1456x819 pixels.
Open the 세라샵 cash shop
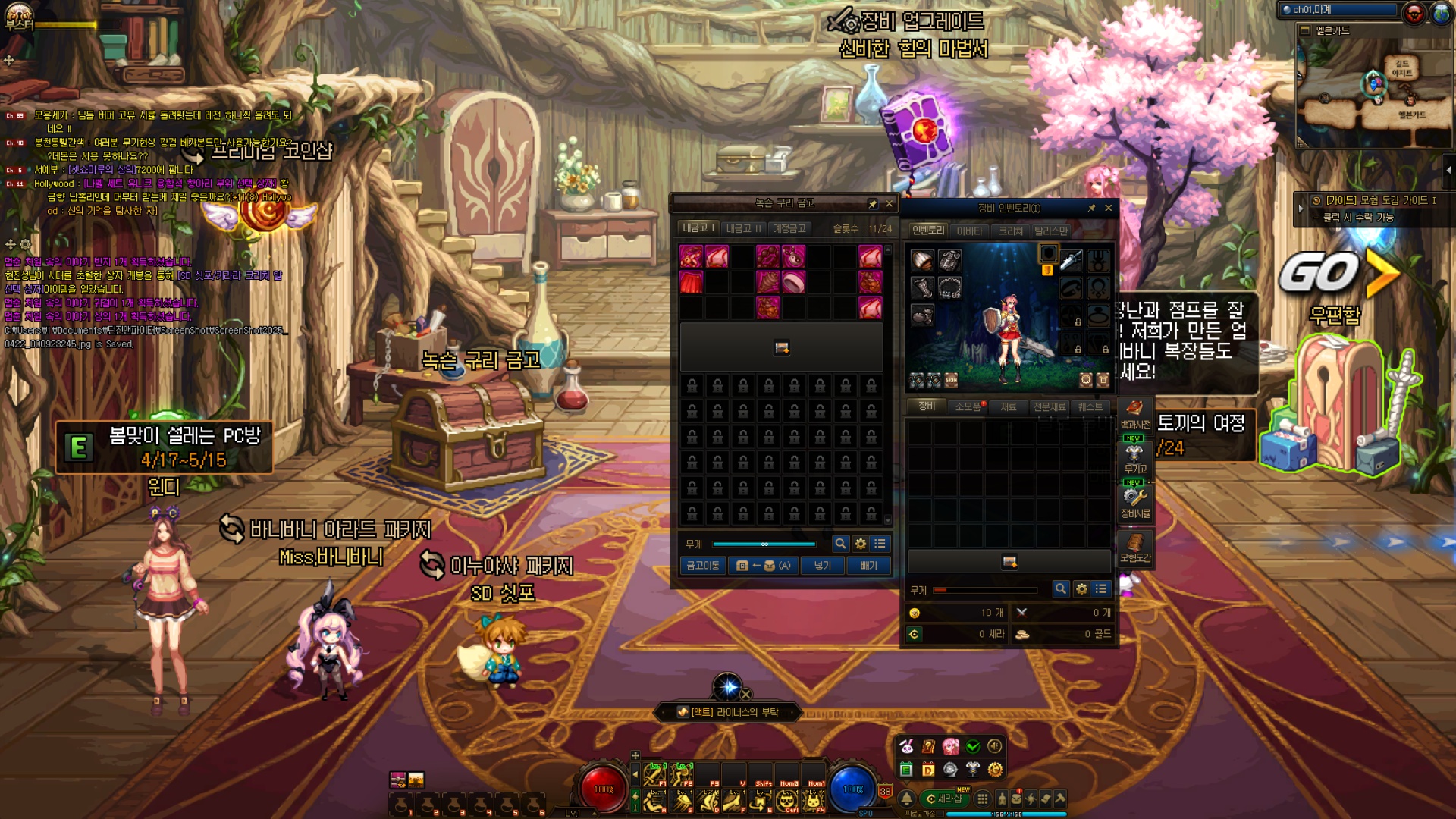[944, 799]
